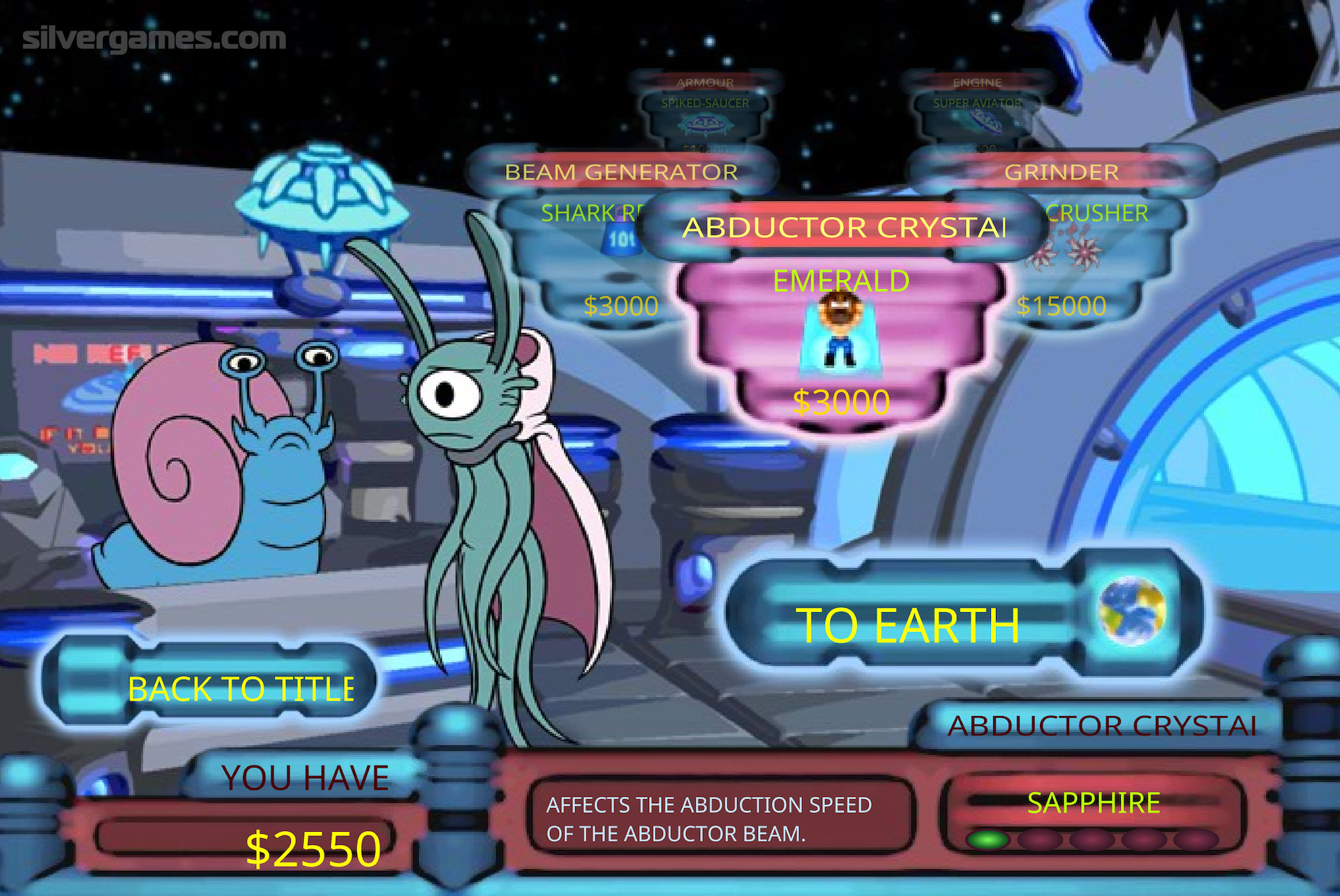Choose the Engine Super Aviator upgrade

pyautogui.click(x=977, y=115)
